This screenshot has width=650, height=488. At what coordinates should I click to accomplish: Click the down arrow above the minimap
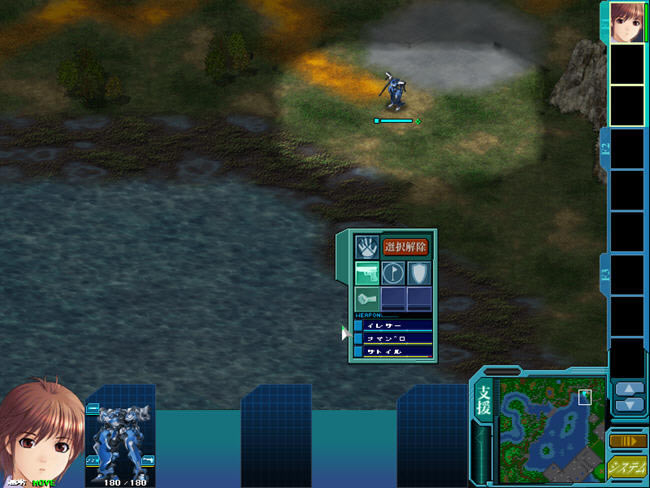click(x=628, y=405)
